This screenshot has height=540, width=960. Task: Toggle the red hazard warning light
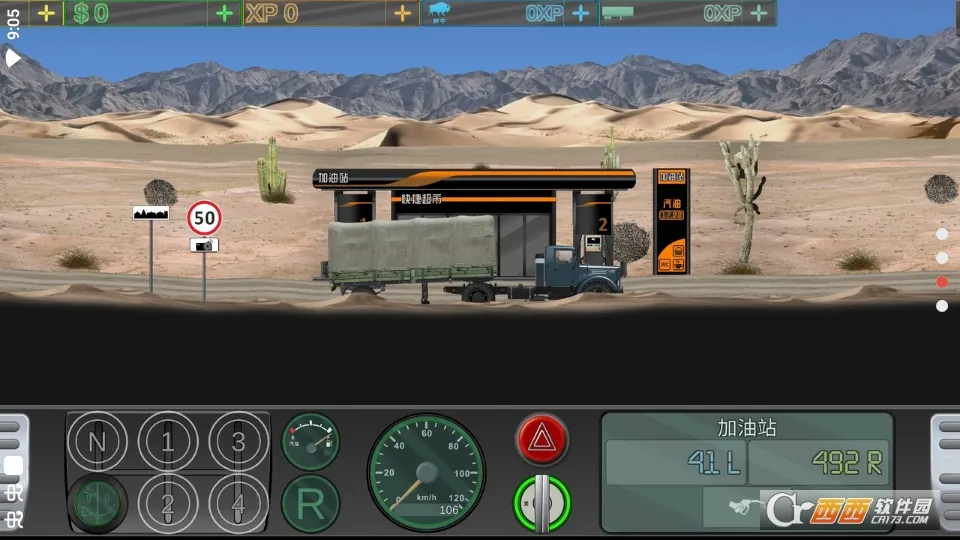click(x=542, y=439)
